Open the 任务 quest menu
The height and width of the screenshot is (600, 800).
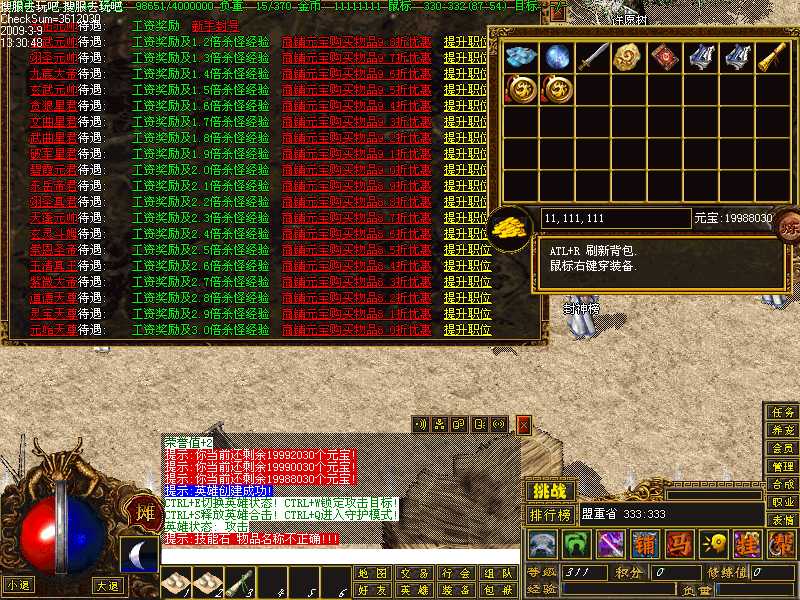pos(782,412)
